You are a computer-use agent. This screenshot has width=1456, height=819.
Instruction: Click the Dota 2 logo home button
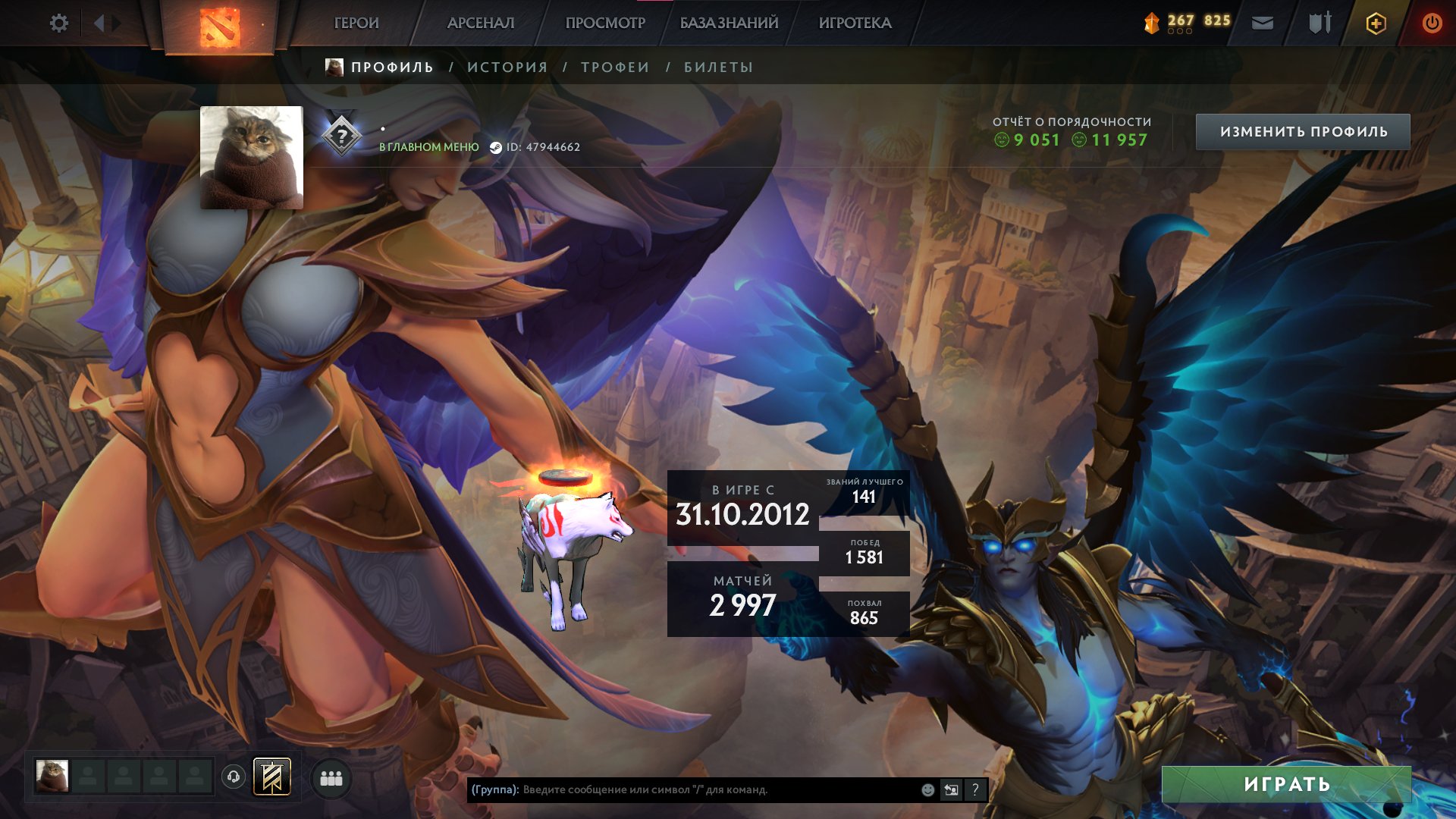(x=220, y=27)
